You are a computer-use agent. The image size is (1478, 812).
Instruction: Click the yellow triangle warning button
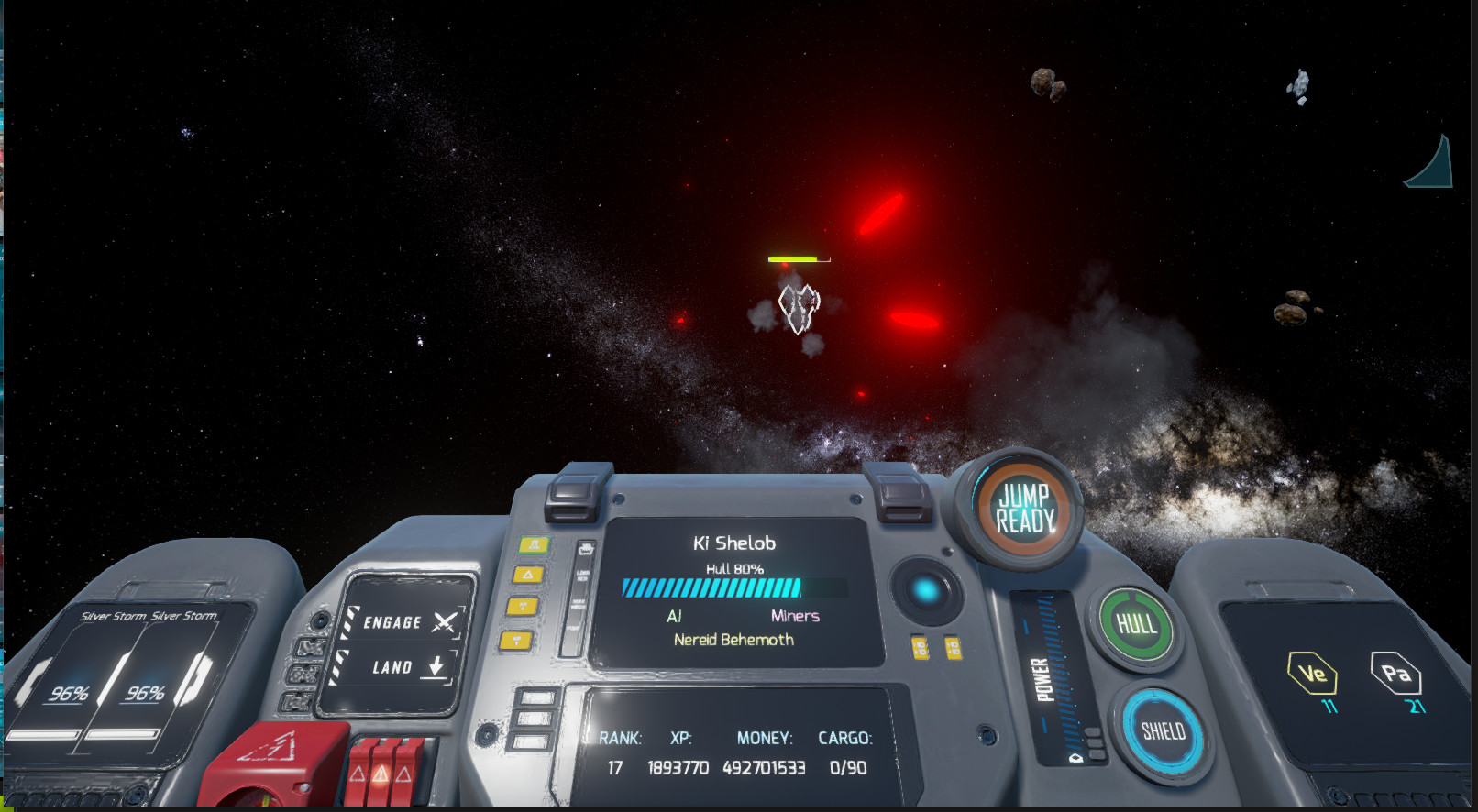point(529,575)
